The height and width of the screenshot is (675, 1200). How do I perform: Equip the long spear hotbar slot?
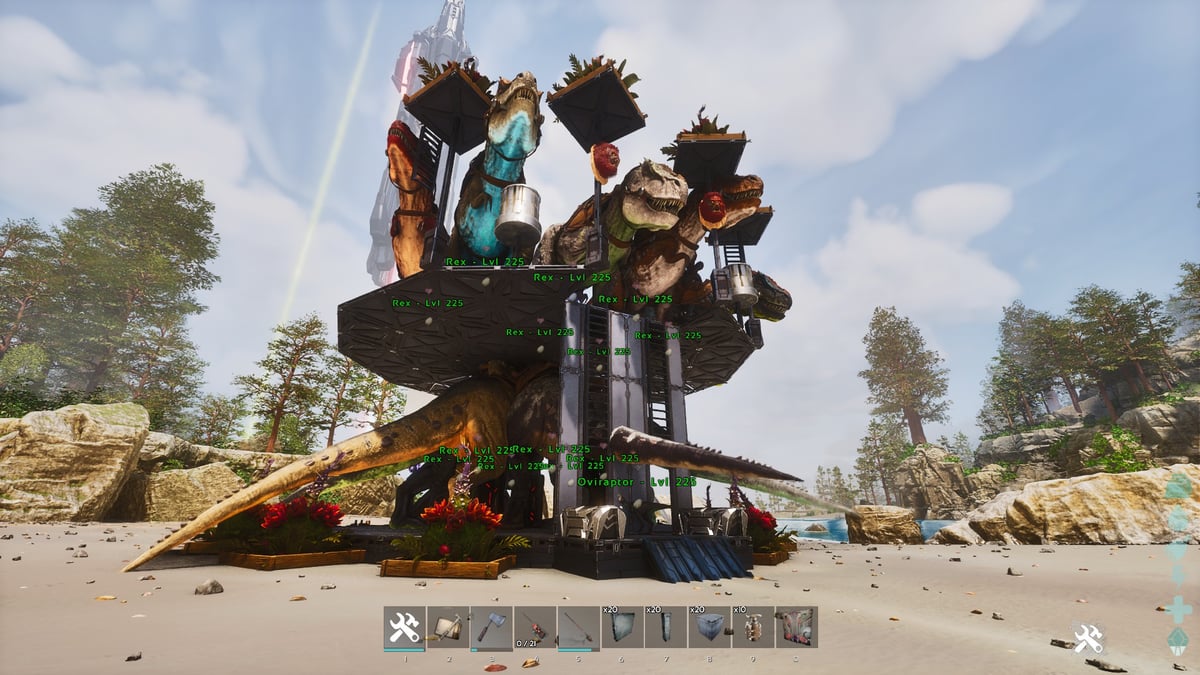coord(578,628)
